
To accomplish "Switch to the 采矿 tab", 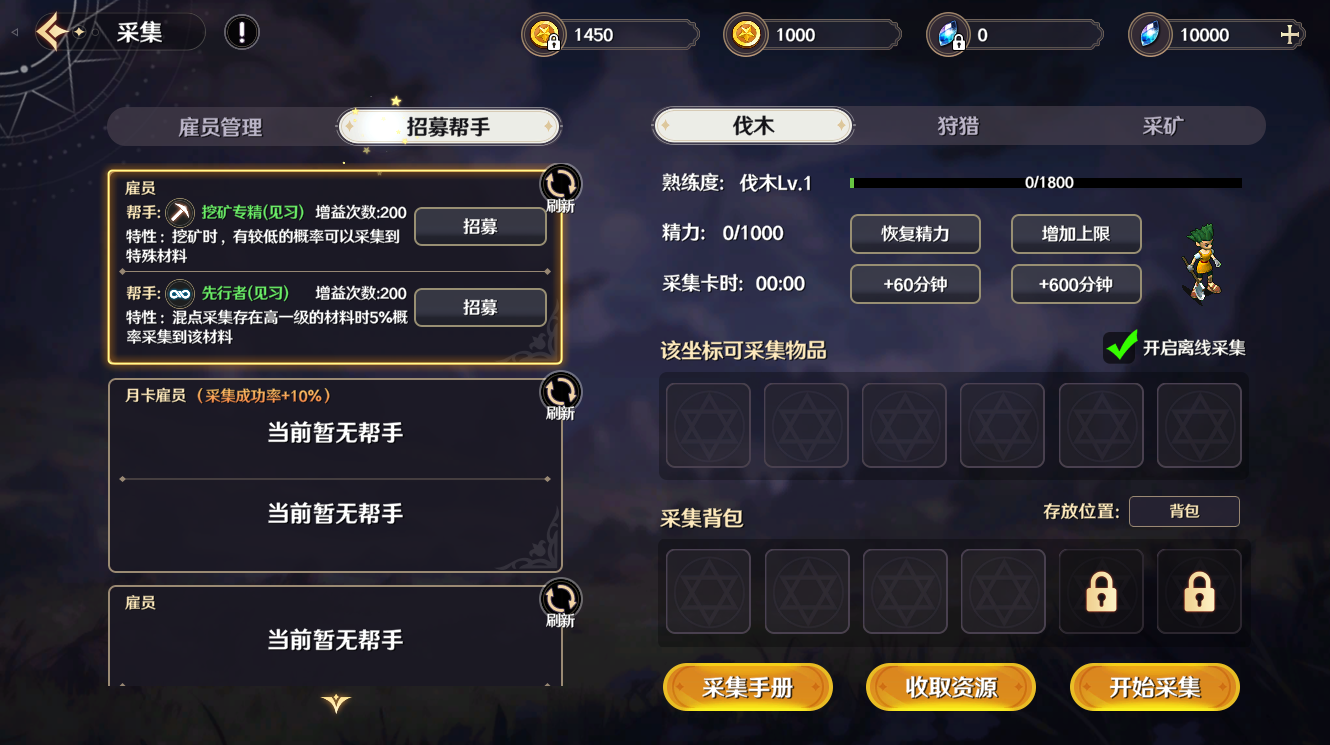I will 1162,126.
